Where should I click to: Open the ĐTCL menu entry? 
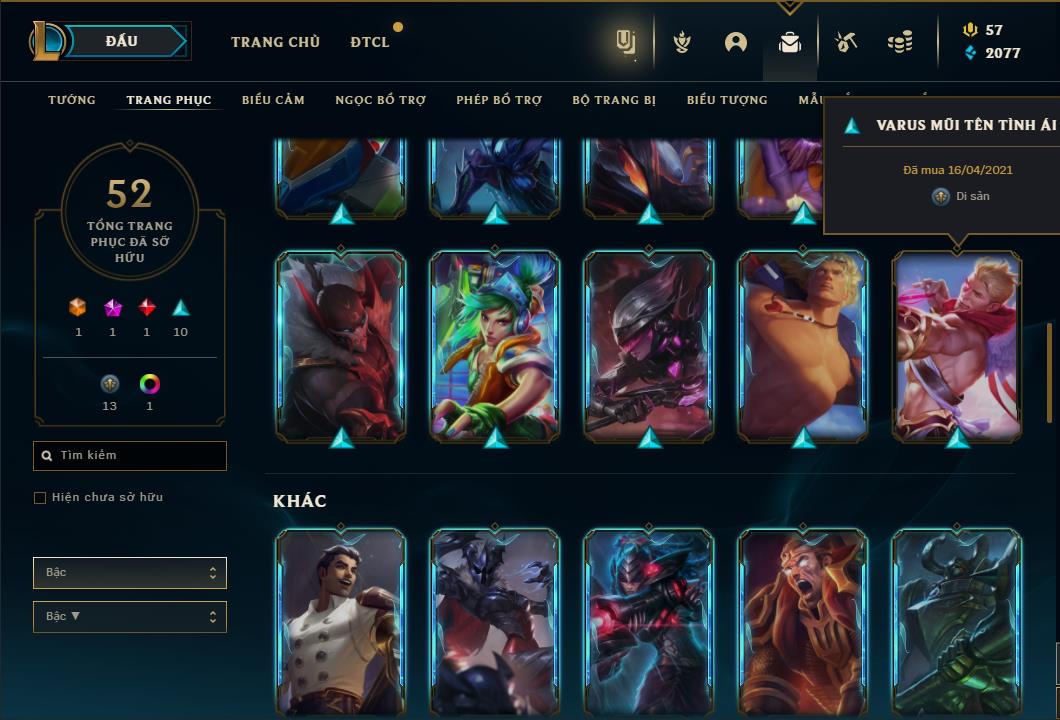click(x=370, y=42)
